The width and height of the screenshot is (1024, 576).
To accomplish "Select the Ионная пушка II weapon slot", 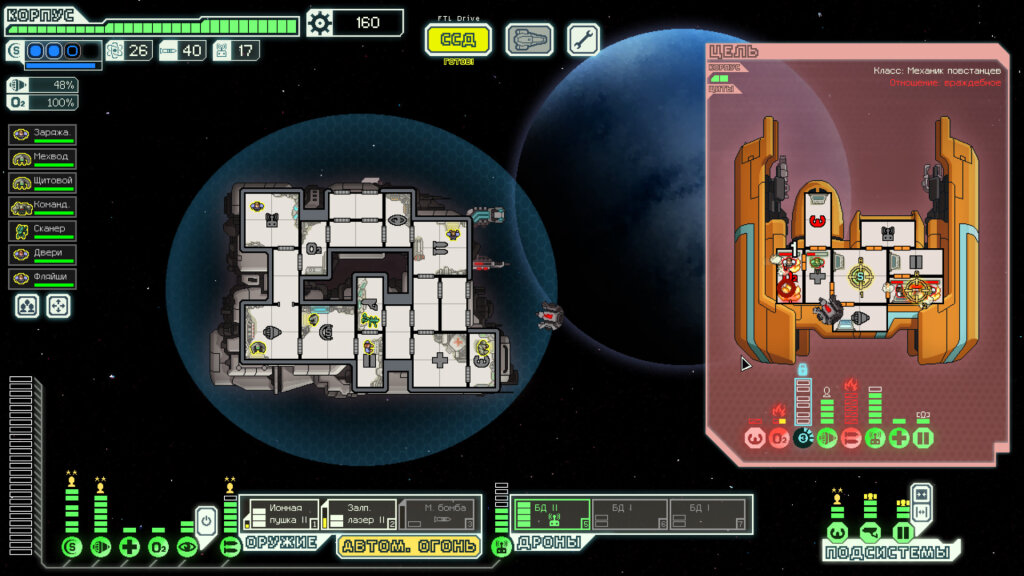I will click(283, 514).
